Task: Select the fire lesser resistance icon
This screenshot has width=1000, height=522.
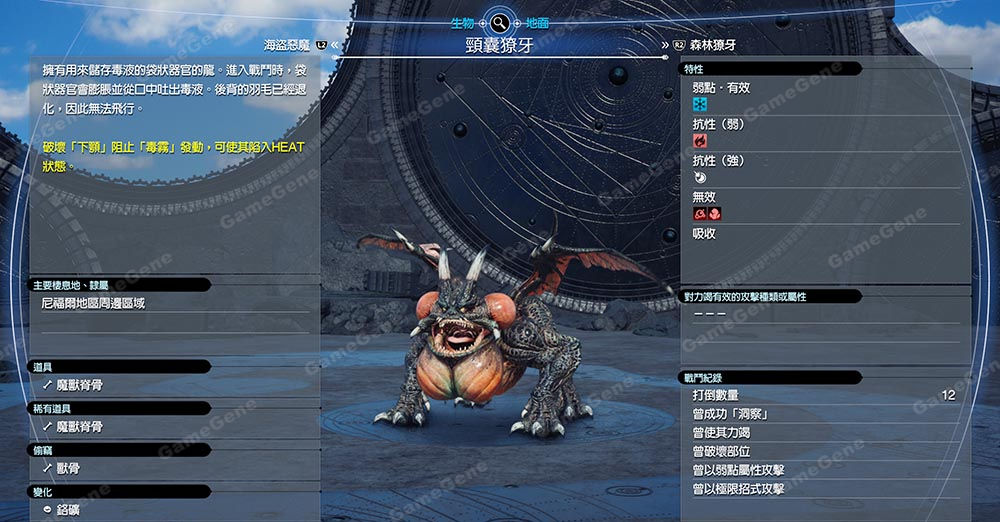Action: coord(700,141)
